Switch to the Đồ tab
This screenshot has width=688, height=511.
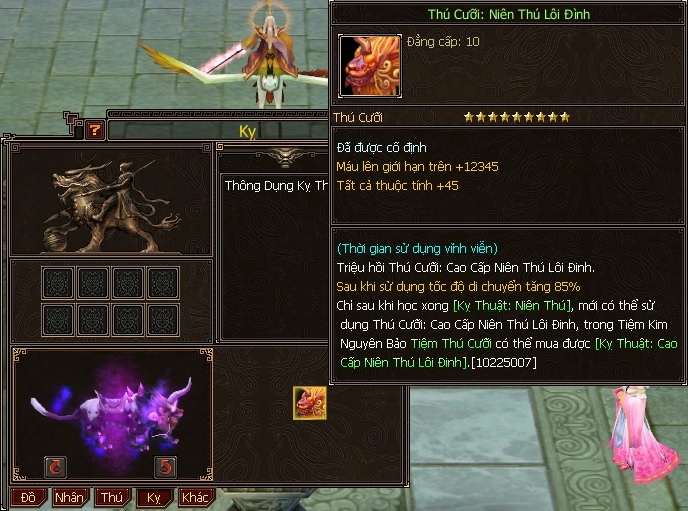(28, 497)
